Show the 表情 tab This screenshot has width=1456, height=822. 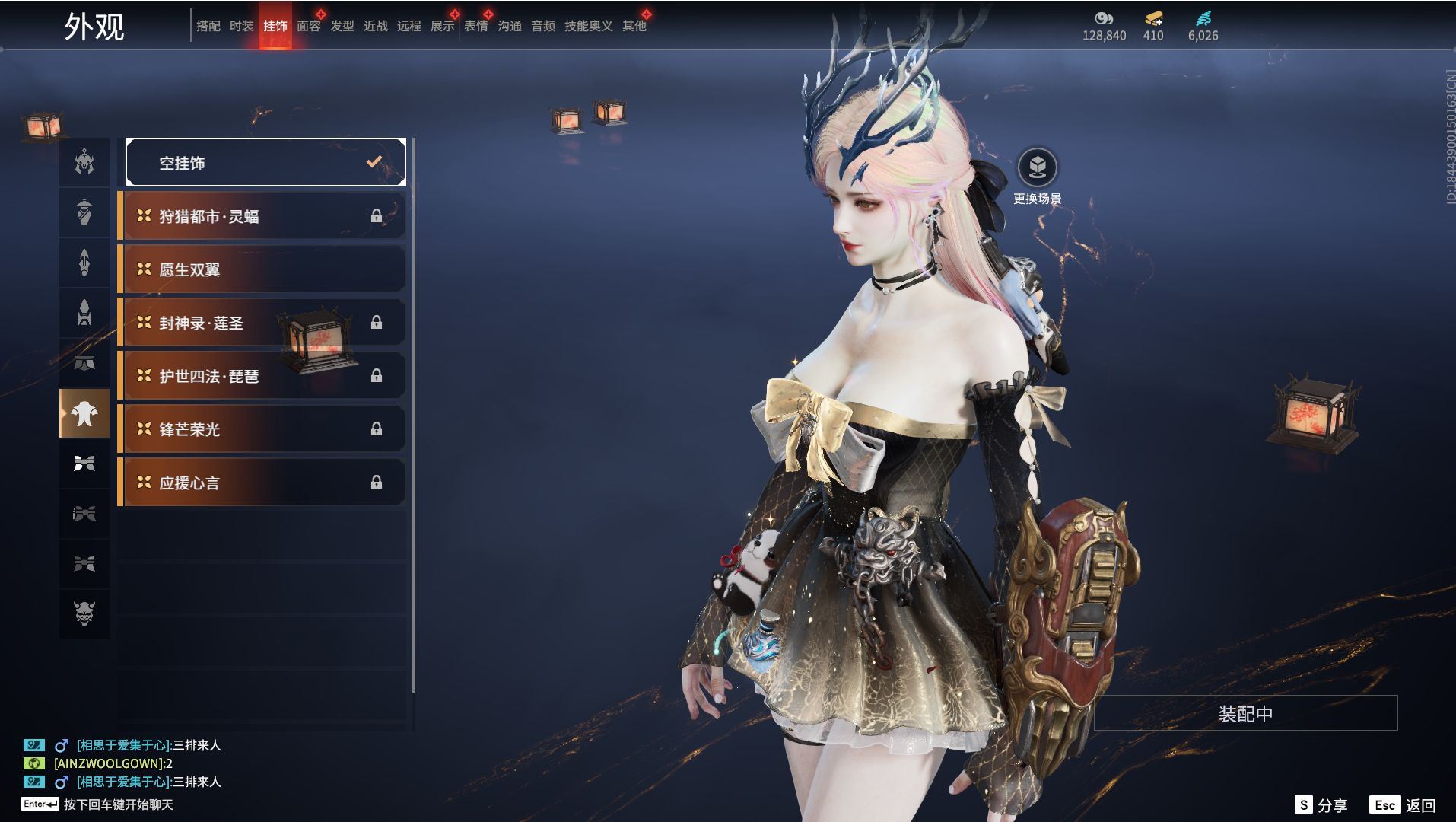tap(475, 26)
